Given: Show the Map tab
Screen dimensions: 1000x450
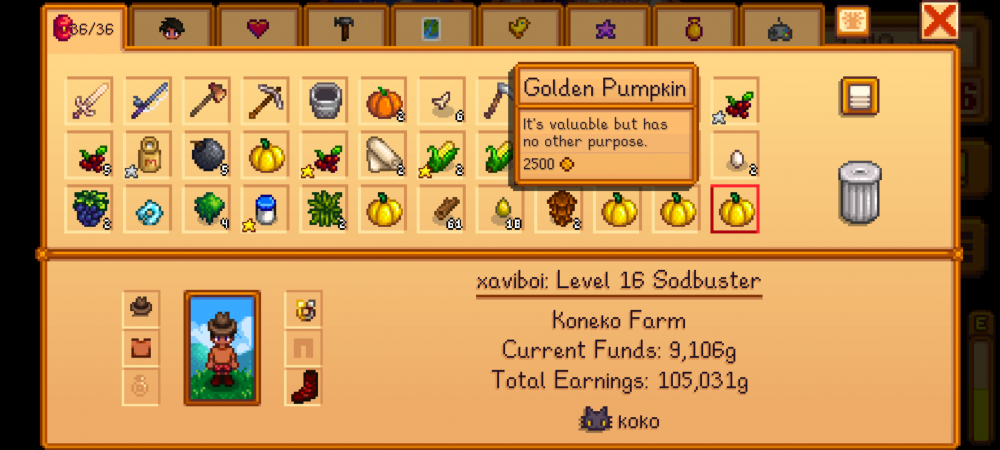Looking at the screenshot, I should pos(432,28).
